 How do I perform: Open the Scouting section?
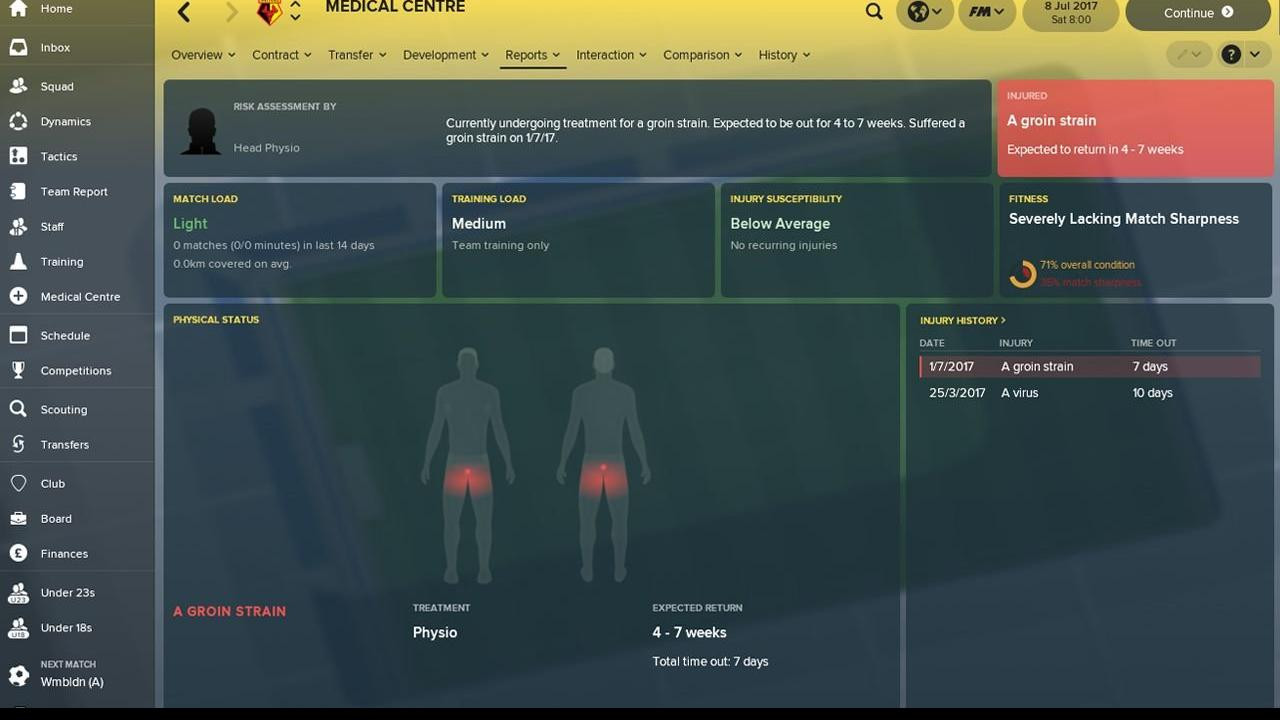[64, 409]
